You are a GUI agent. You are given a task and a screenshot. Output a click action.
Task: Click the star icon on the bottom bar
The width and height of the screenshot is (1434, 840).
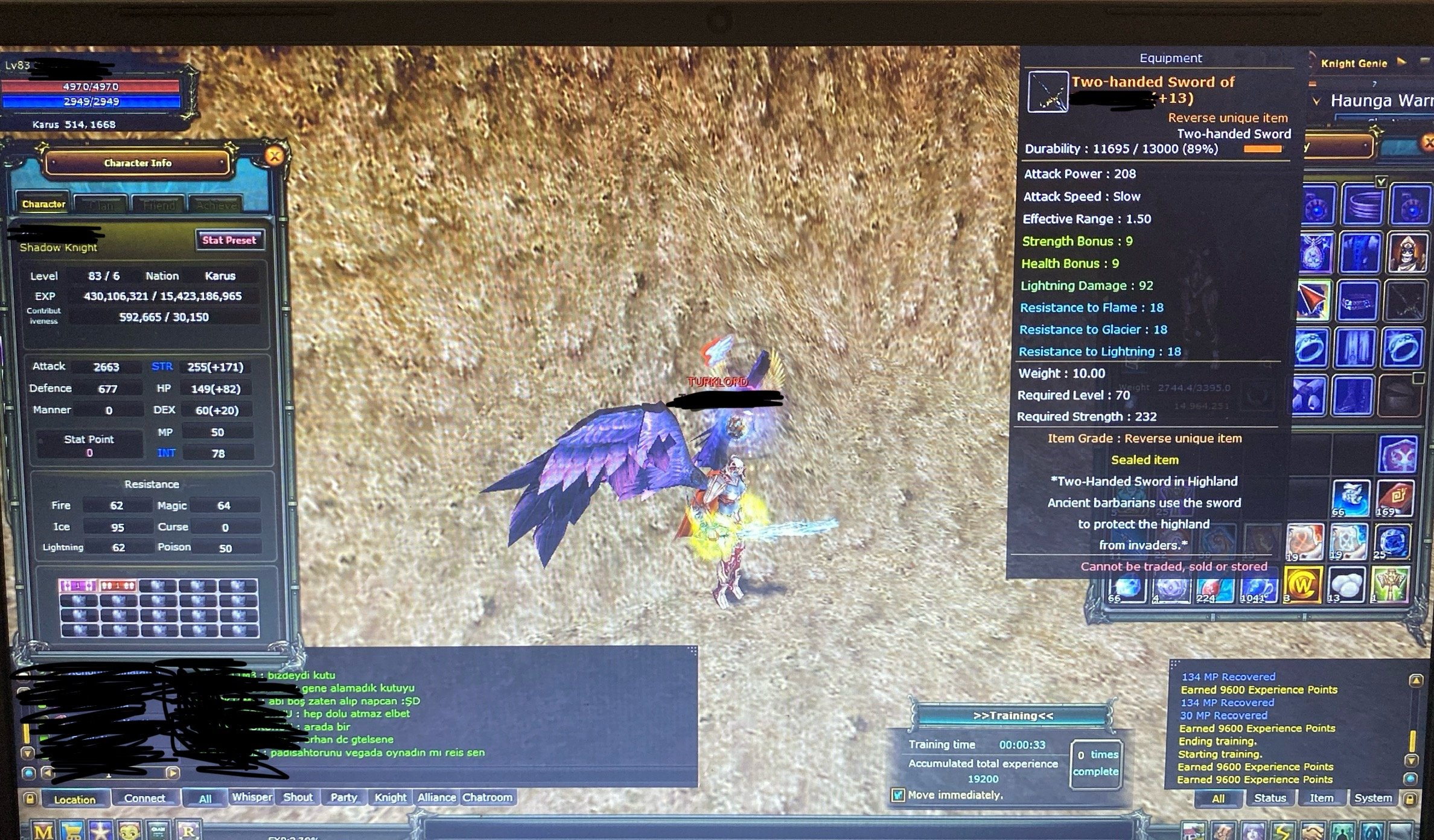[x=101, y=832]
